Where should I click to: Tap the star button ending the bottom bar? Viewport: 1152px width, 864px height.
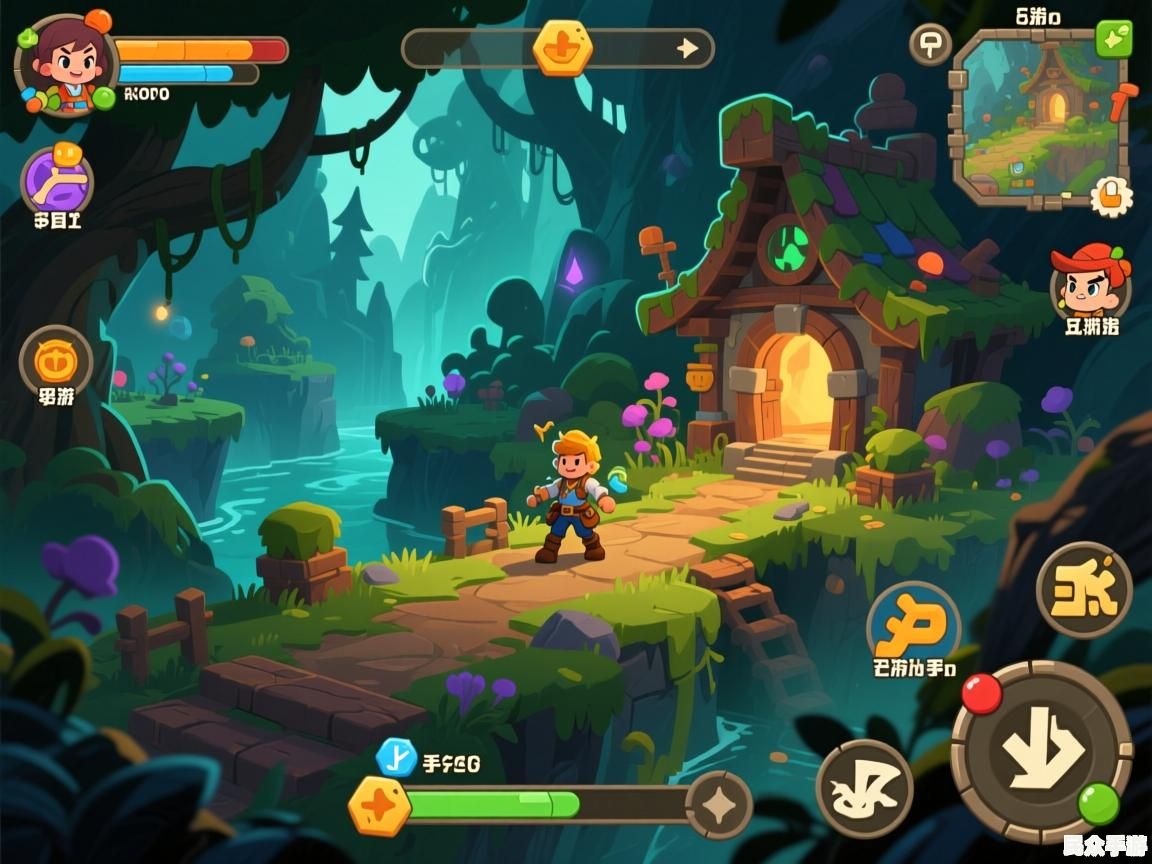pos(719,804)
